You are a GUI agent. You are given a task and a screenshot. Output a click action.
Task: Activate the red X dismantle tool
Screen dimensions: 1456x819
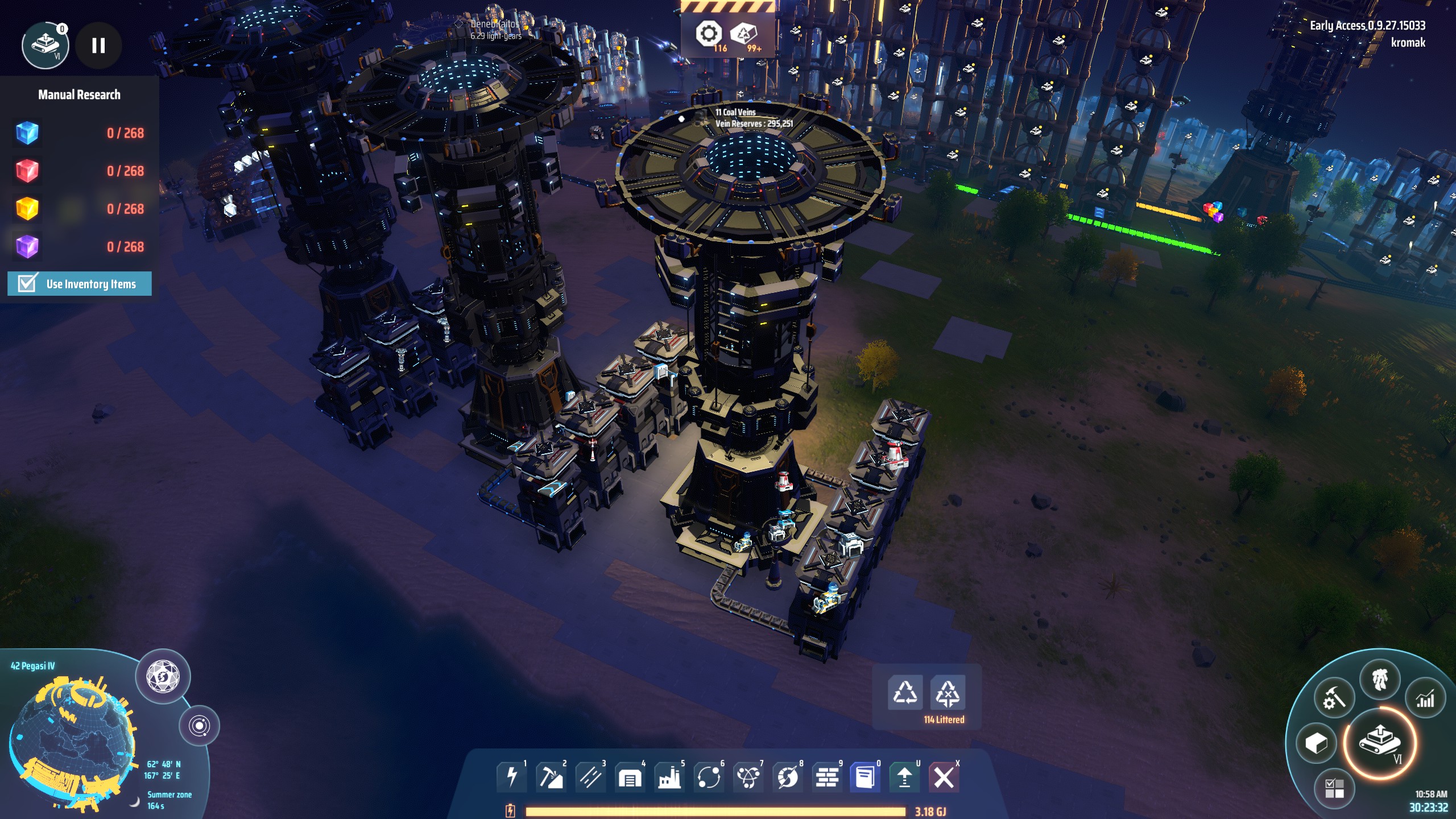[x=944, y=776]
